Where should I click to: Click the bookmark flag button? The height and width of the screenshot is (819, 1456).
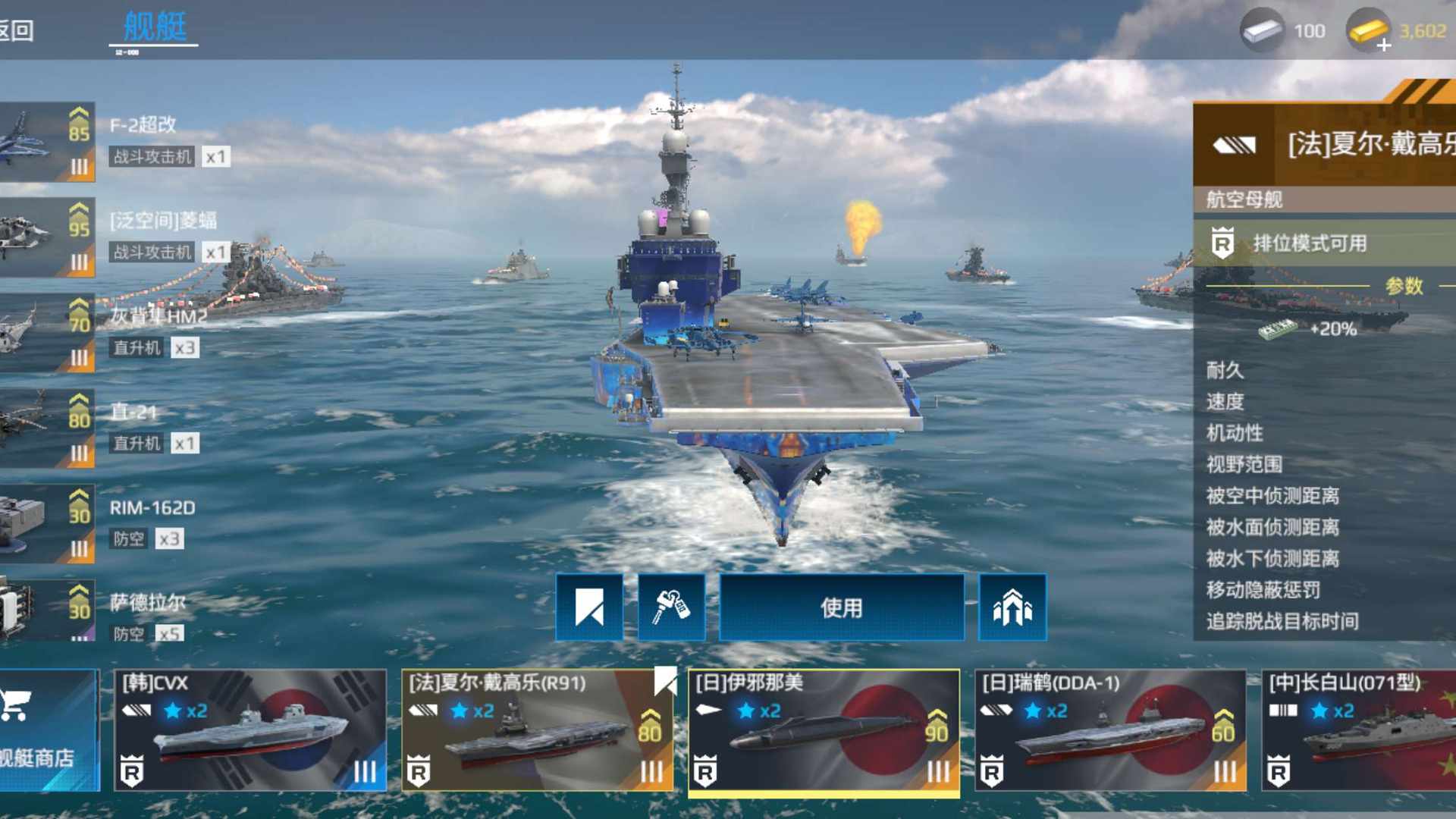(589, 607)
